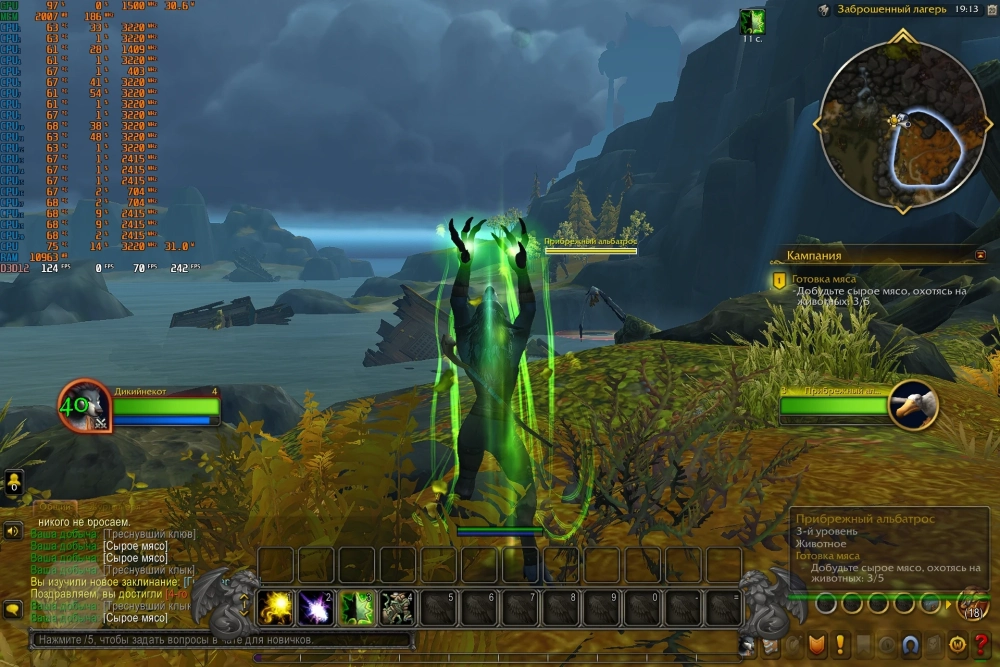Open the social friends yellow figure button

coord(14,483)
